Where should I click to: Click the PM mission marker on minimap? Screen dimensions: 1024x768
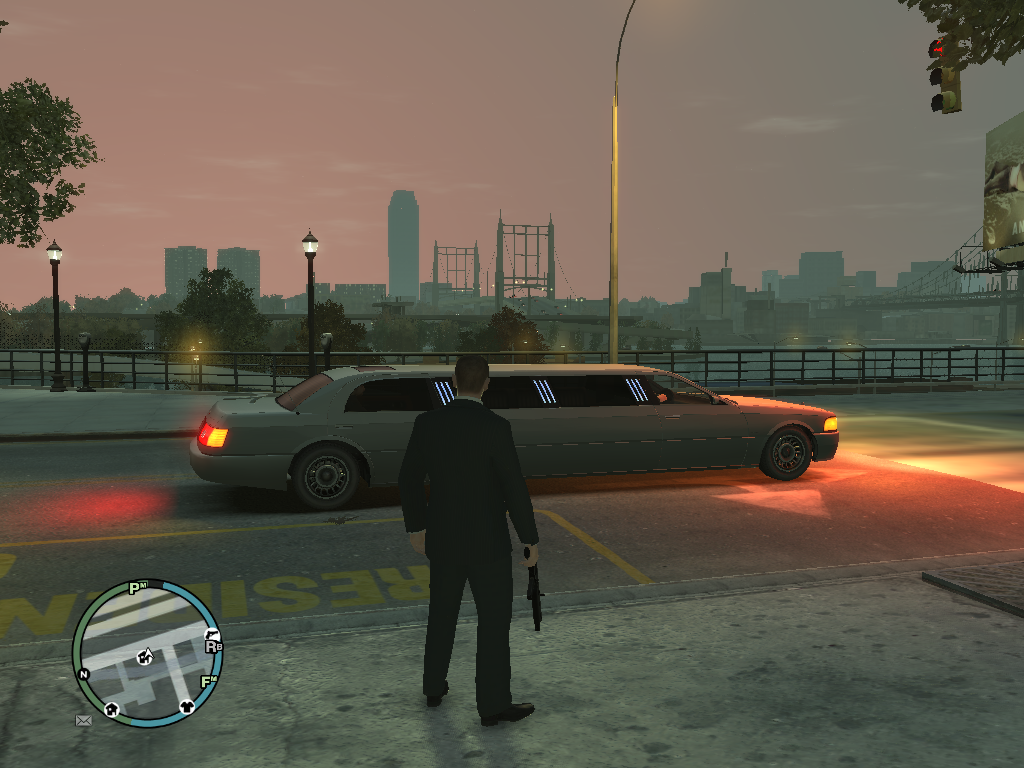coord(137,588)
